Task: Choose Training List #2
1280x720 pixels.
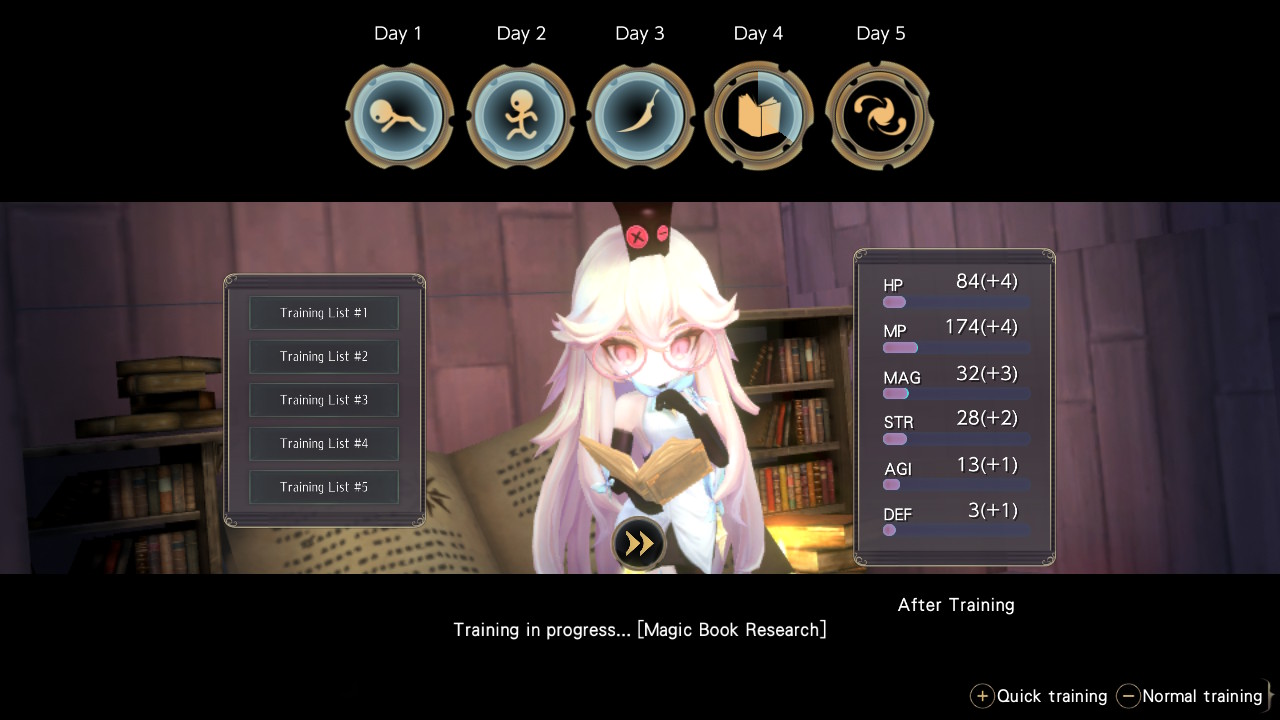Action: tap(324, 357)
